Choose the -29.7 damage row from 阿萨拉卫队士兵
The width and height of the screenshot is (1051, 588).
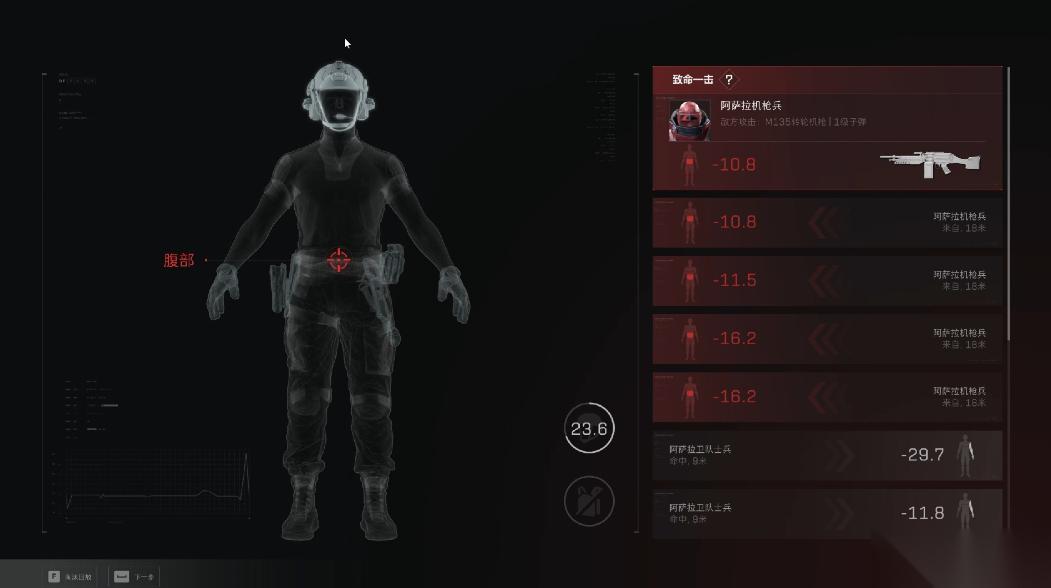pyautogui.click(x=827, y=455)
